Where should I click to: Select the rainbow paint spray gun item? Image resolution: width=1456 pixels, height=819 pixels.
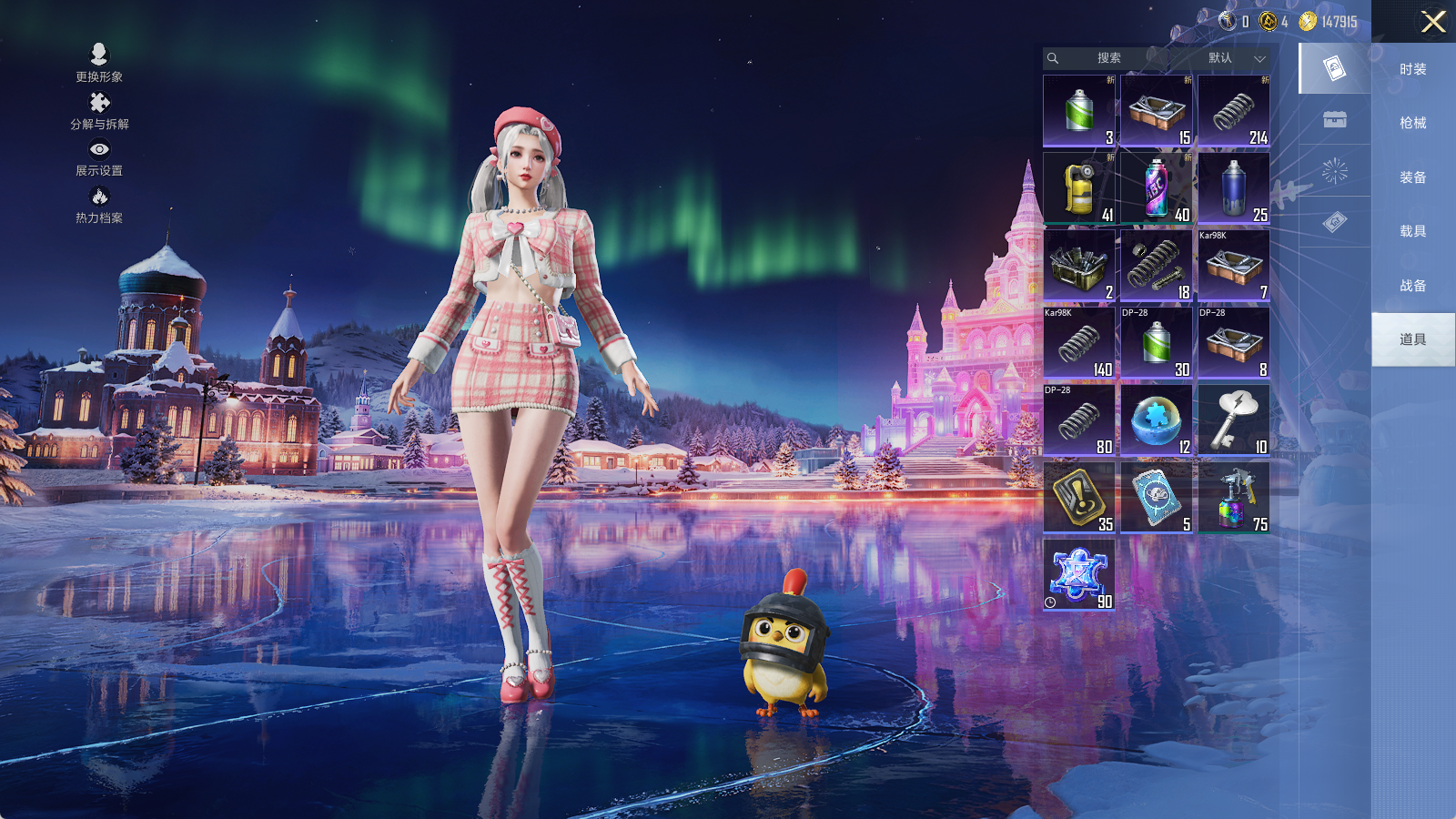(1234, 498)
